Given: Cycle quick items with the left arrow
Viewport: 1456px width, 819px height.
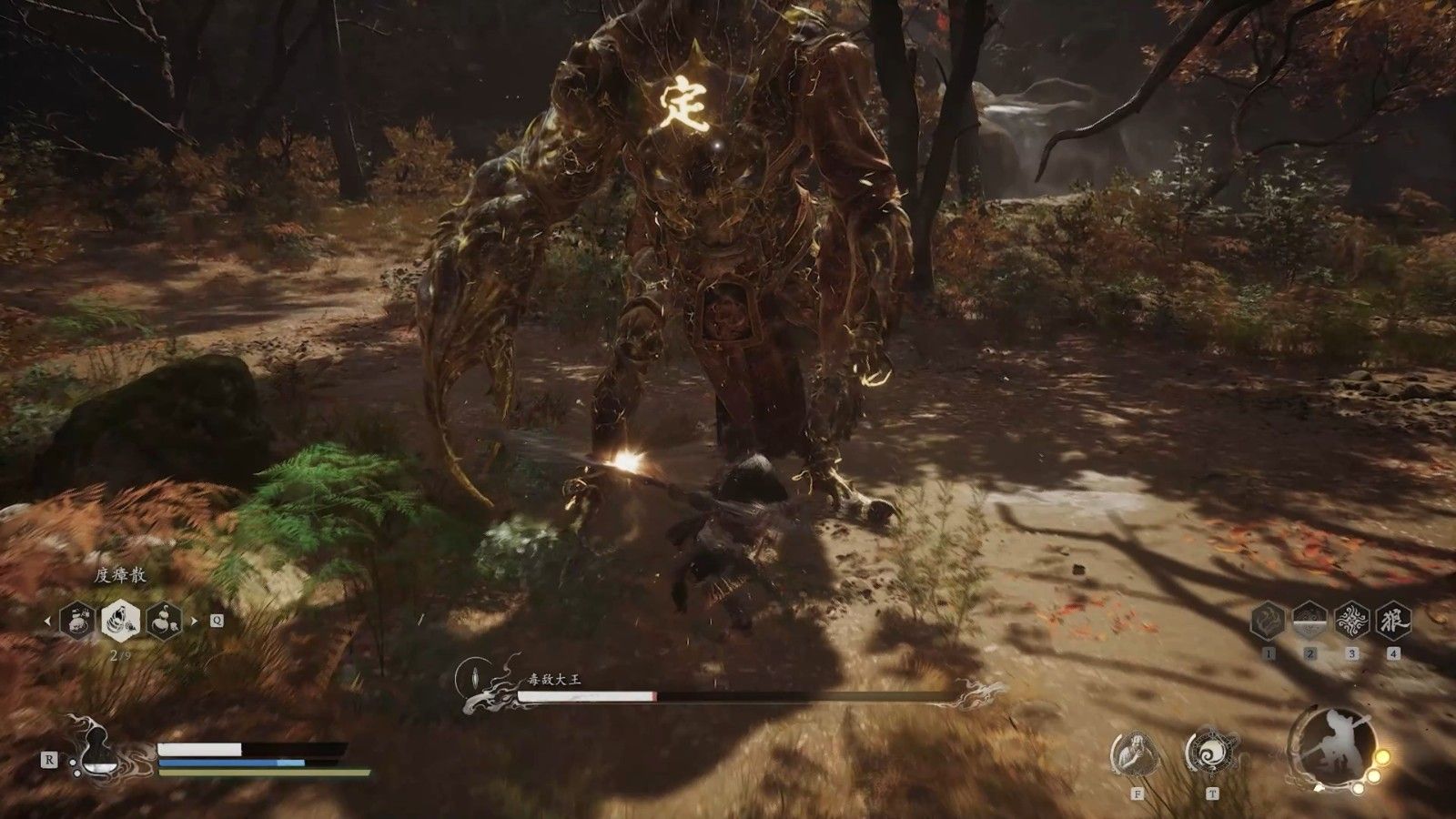Looking at the screenshot, I should point(48,622).
